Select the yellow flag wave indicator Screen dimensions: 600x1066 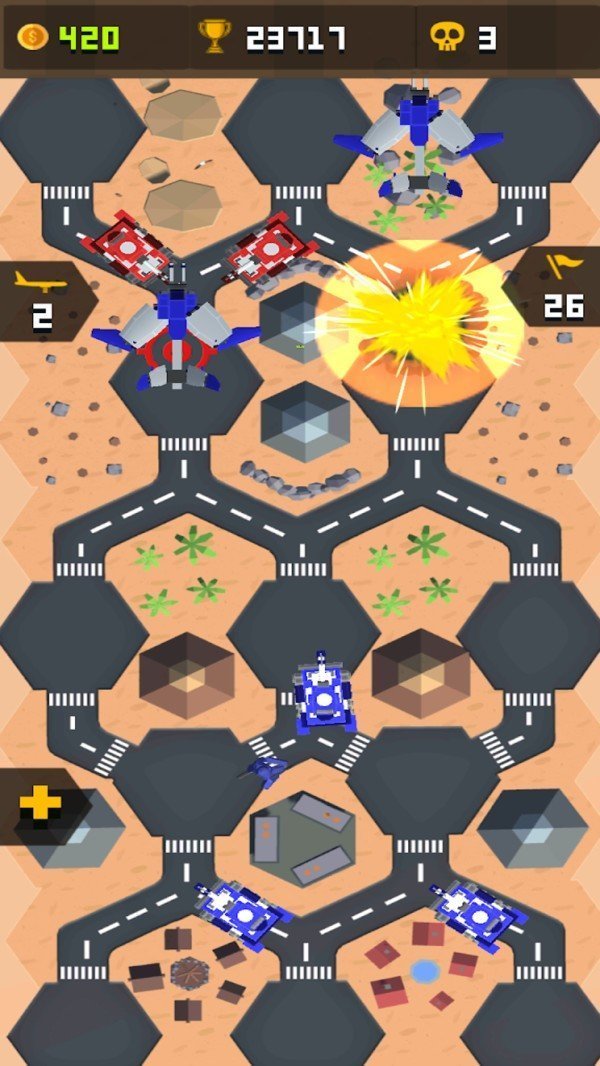tap(562, 286)
